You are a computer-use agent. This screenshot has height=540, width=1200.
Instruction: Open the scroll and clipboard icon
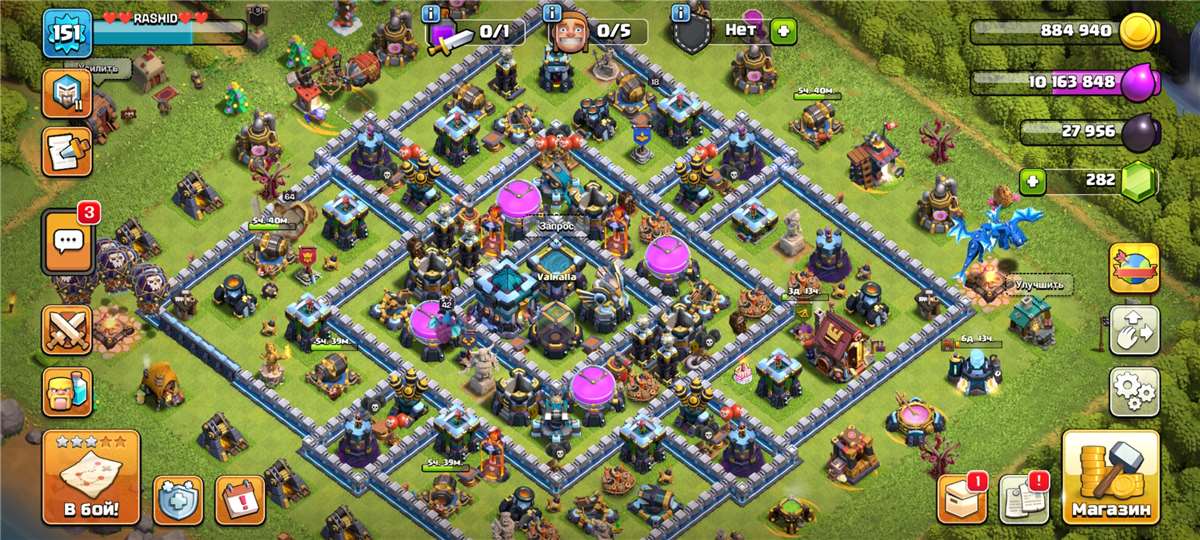[x=67, y=151]
